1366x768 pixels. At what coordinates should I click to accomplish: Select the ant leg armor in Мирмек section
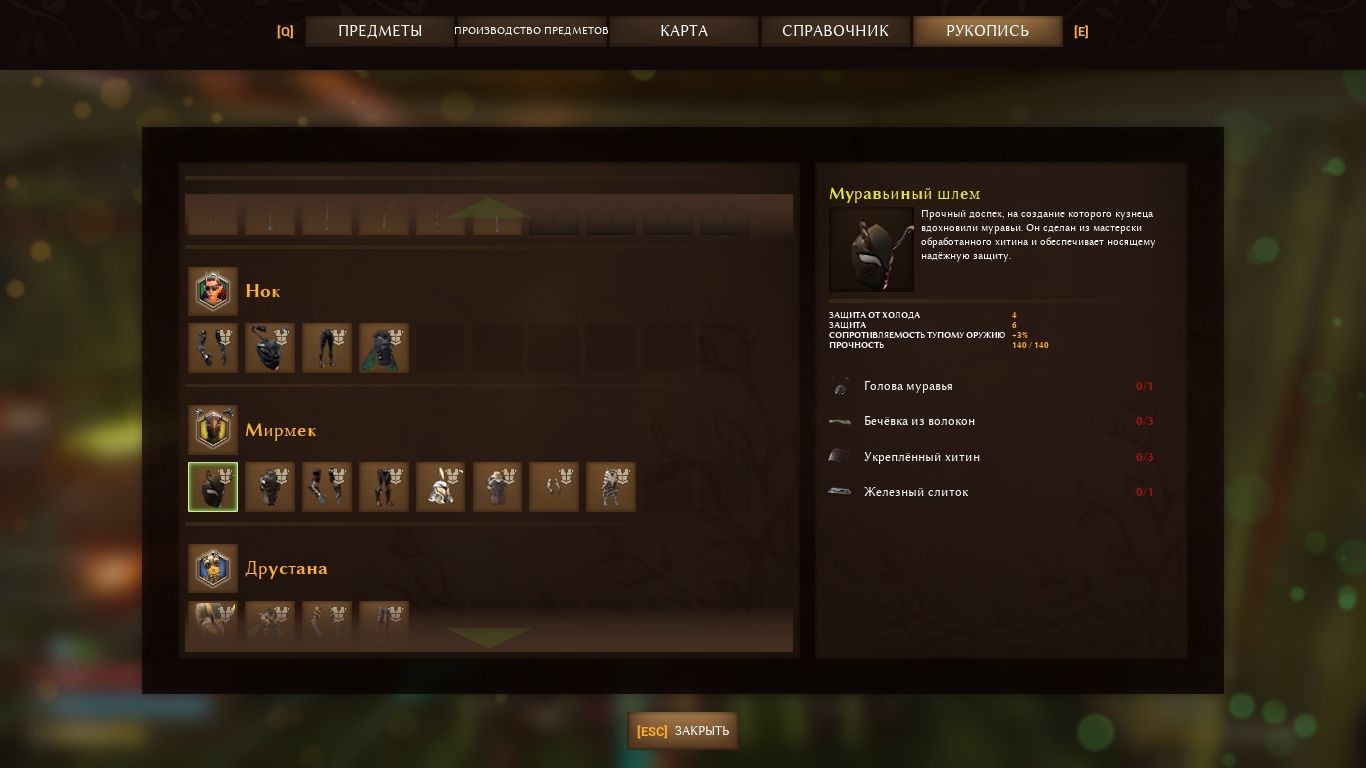[x=384, y=487]
